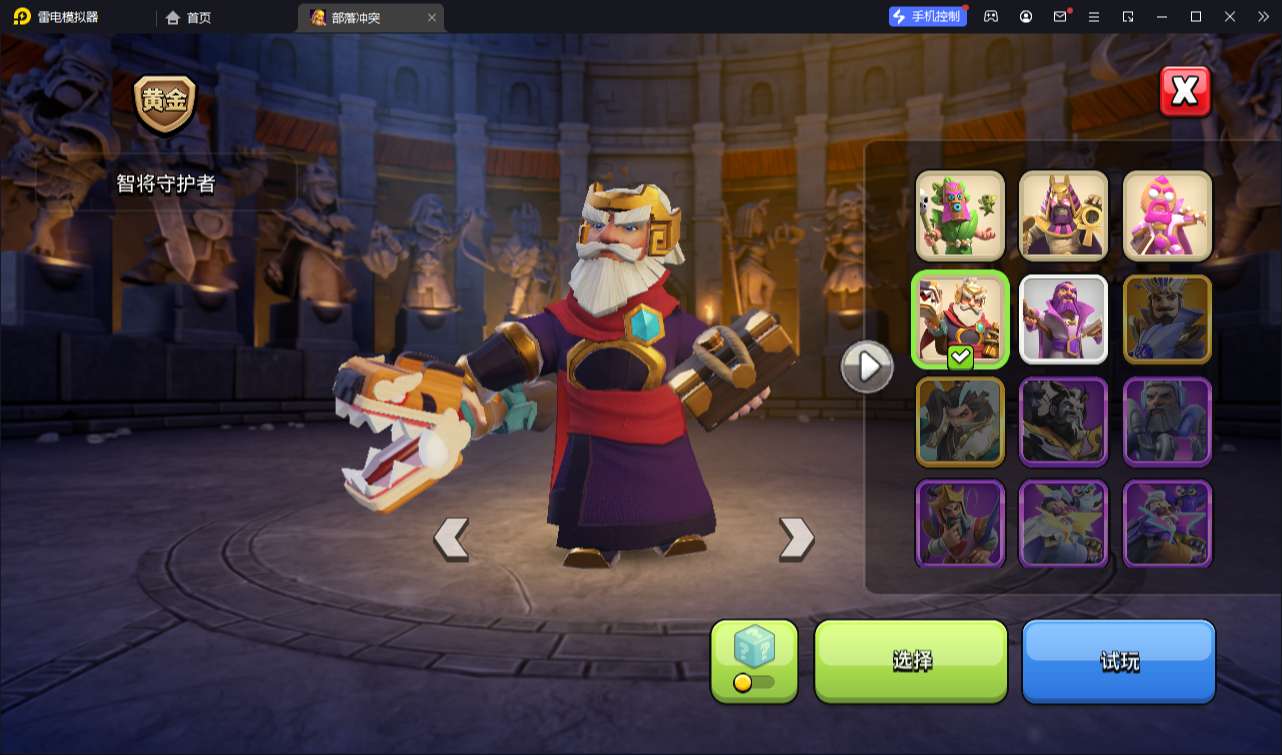Pick the pink gingerbread warden skin

(x=1167, y=215)
